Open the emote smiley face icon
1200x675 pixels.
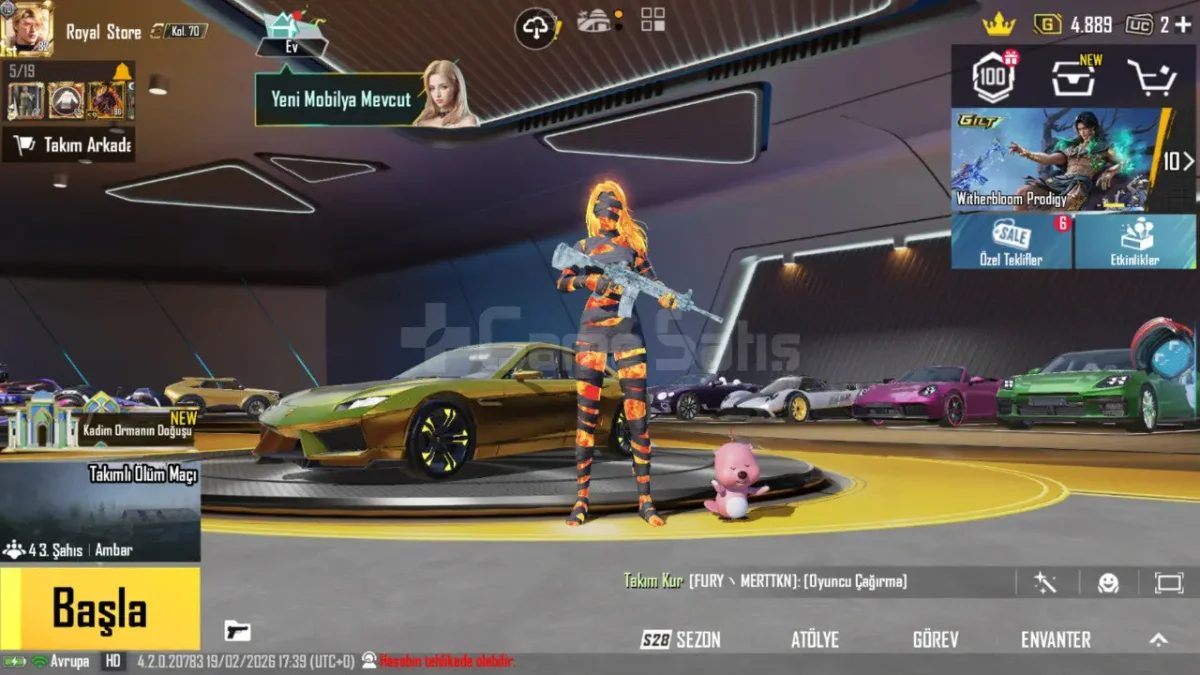(1108, 583)
